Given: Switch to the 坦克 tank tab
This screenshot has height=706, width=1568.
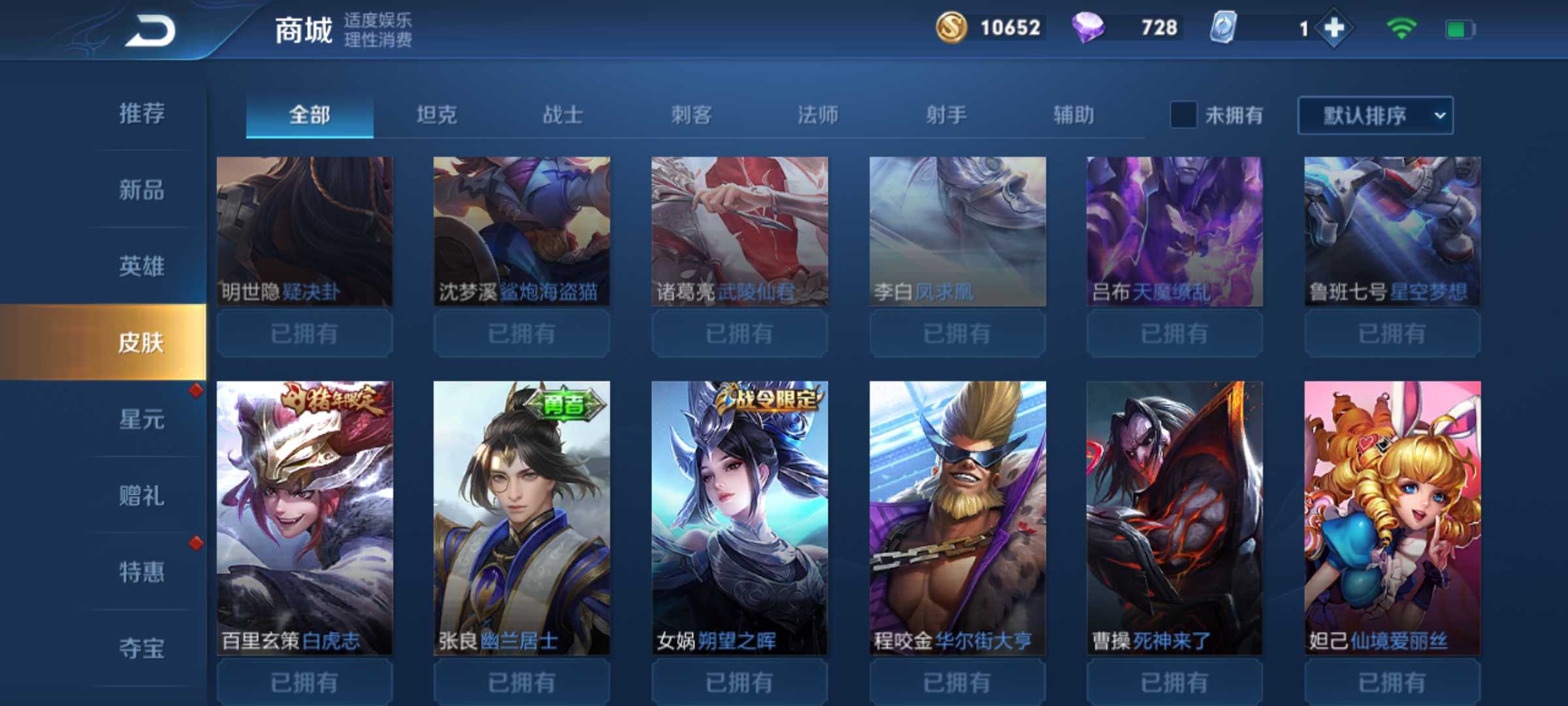Looking at the screenshot, I should 436,113.
